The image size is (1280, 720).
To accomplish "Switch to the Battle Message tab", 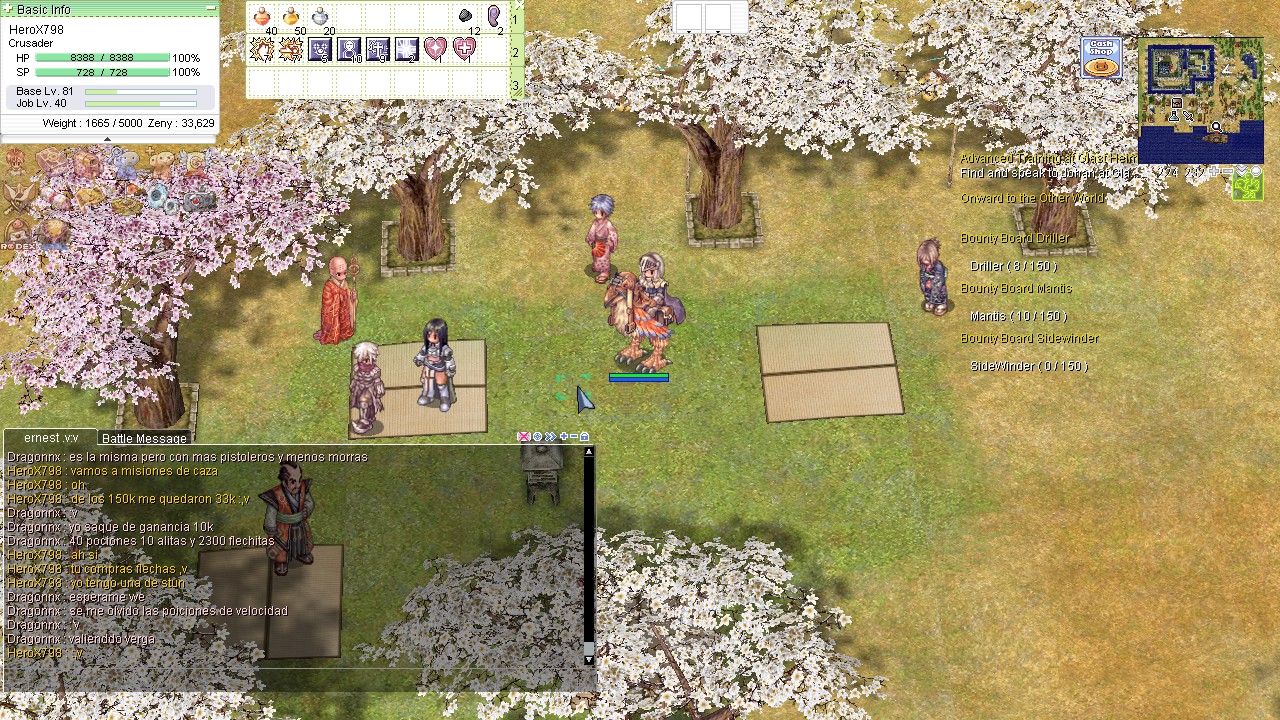I will (x=143, y=438).
